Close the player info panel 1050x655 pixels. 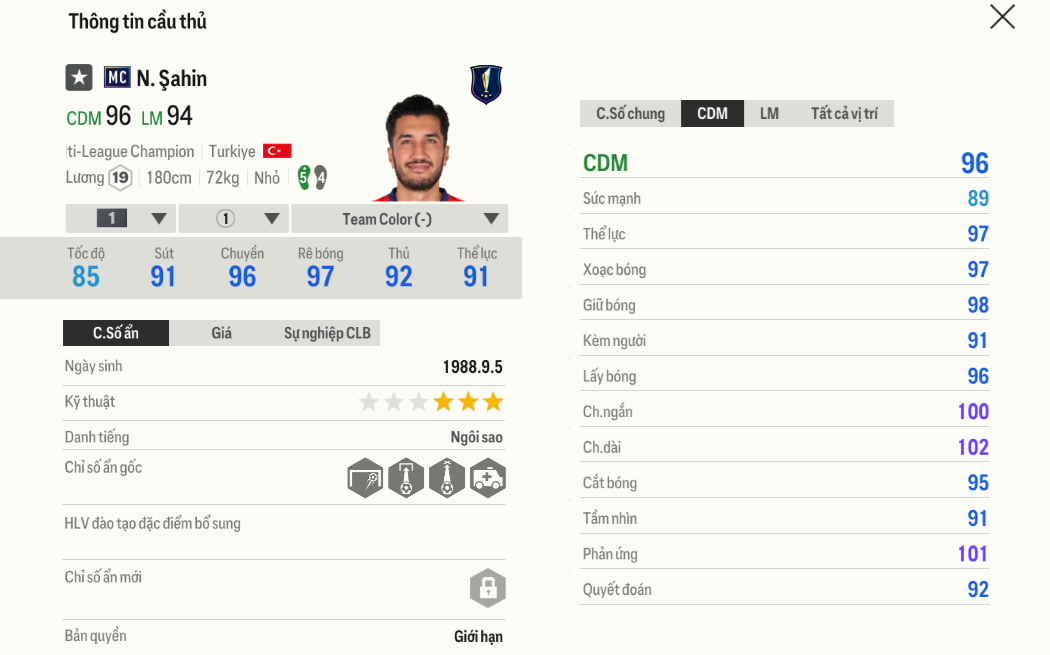pyautogui.click(x=1002, y=17)
